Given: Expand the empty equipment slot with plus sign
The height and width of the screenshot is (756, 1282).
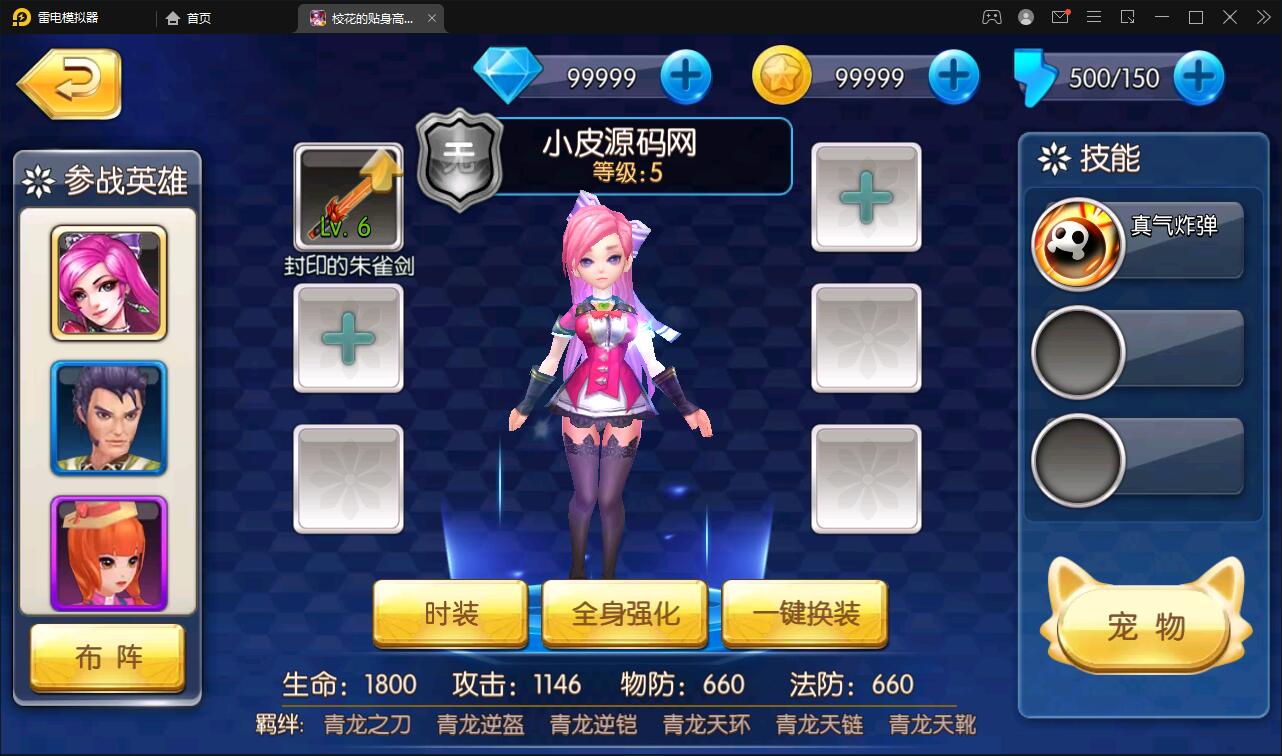Looking at the screenshot, I should coord(348,338).
